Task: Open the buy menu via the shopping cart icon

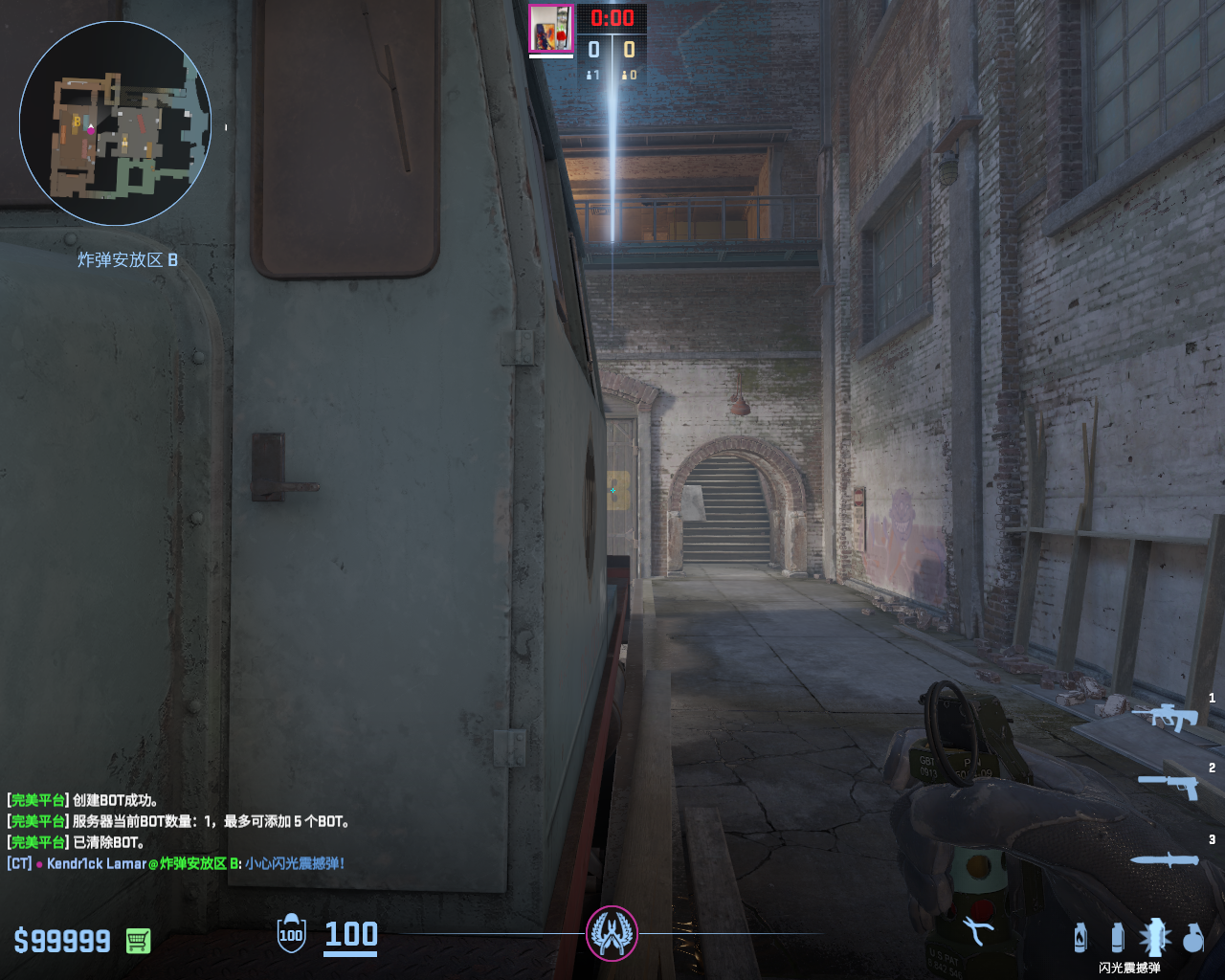Action: [x=138, y=941]
